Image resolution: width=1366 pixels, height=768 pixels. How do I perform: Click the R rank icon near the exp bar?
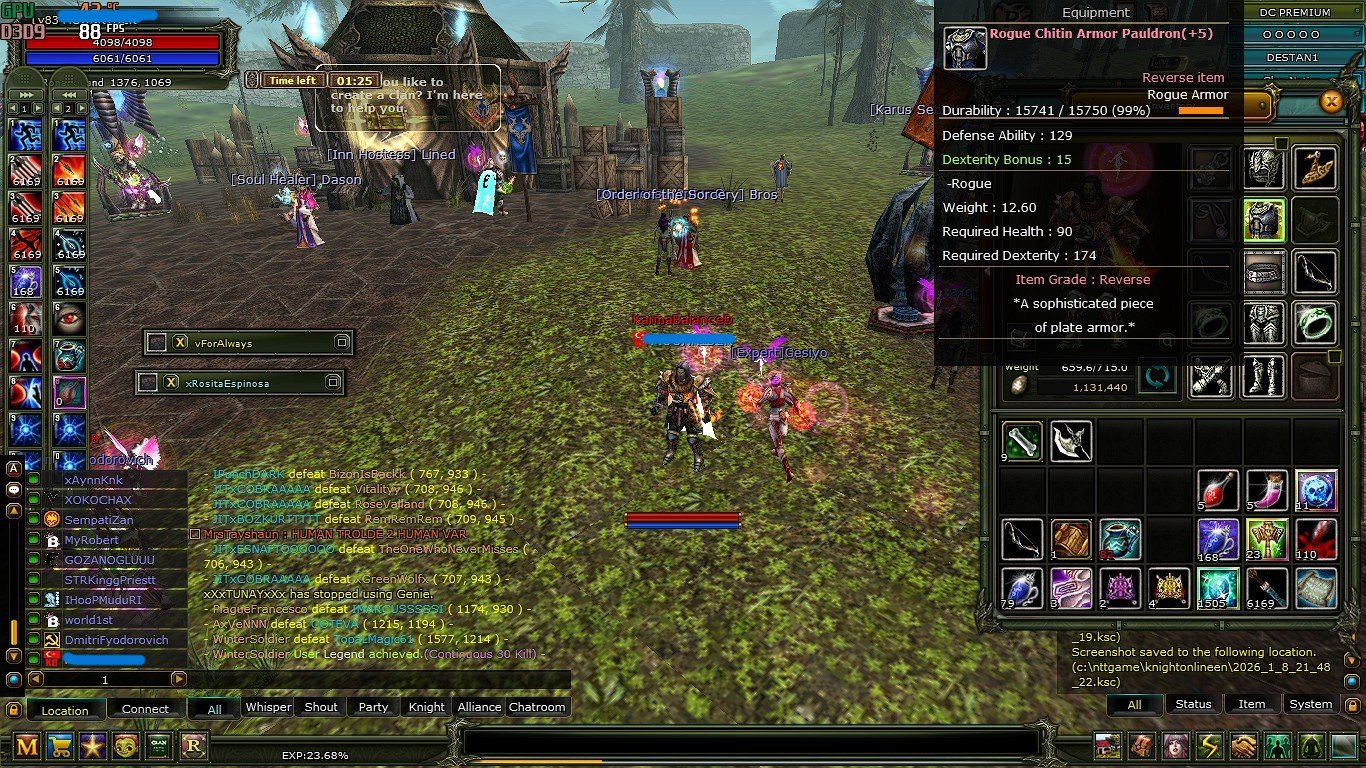click(194, 745)
